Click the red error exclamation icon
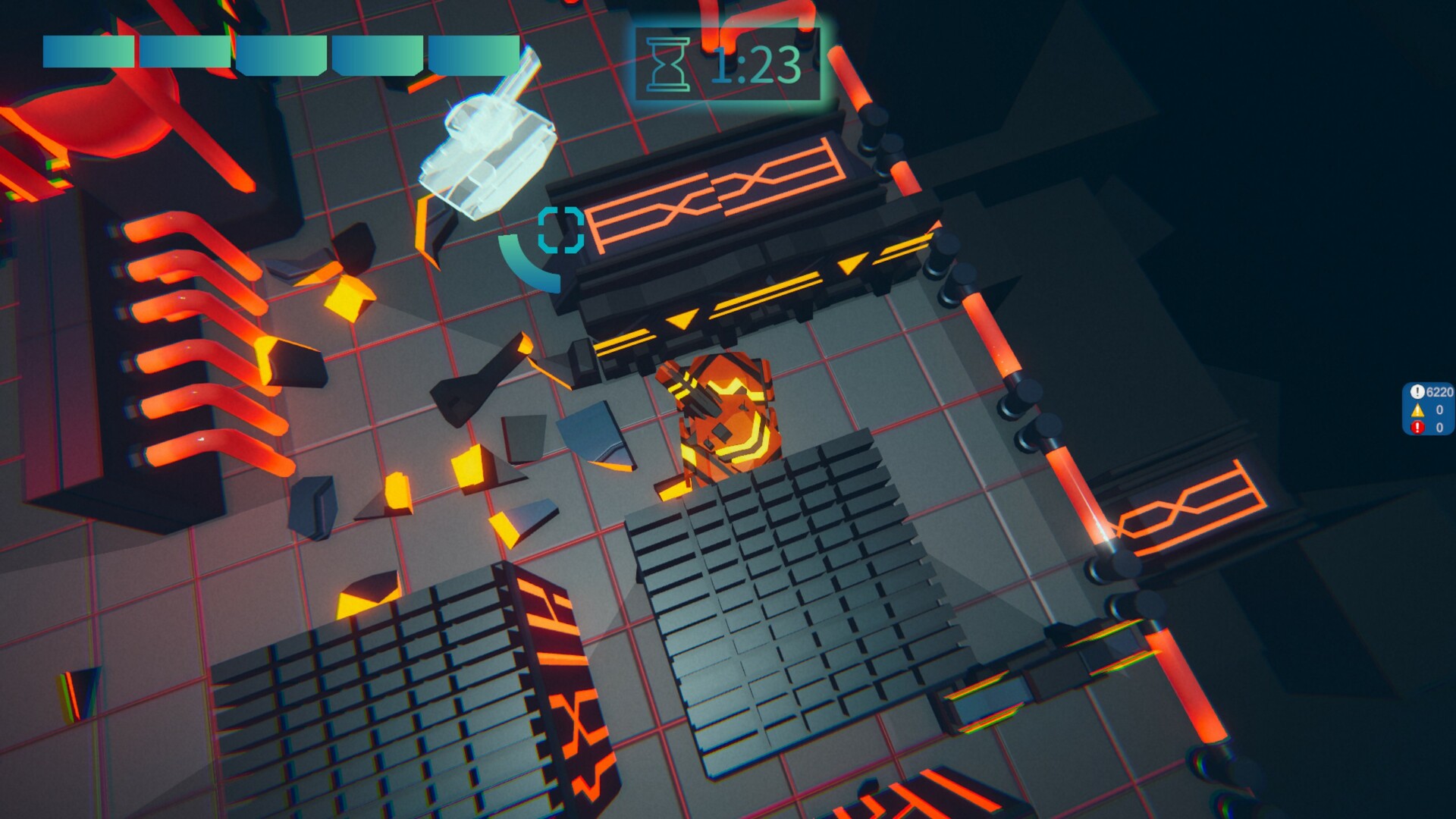The height and width of the screenshot is (819, 1456). tap(1419, 428)
